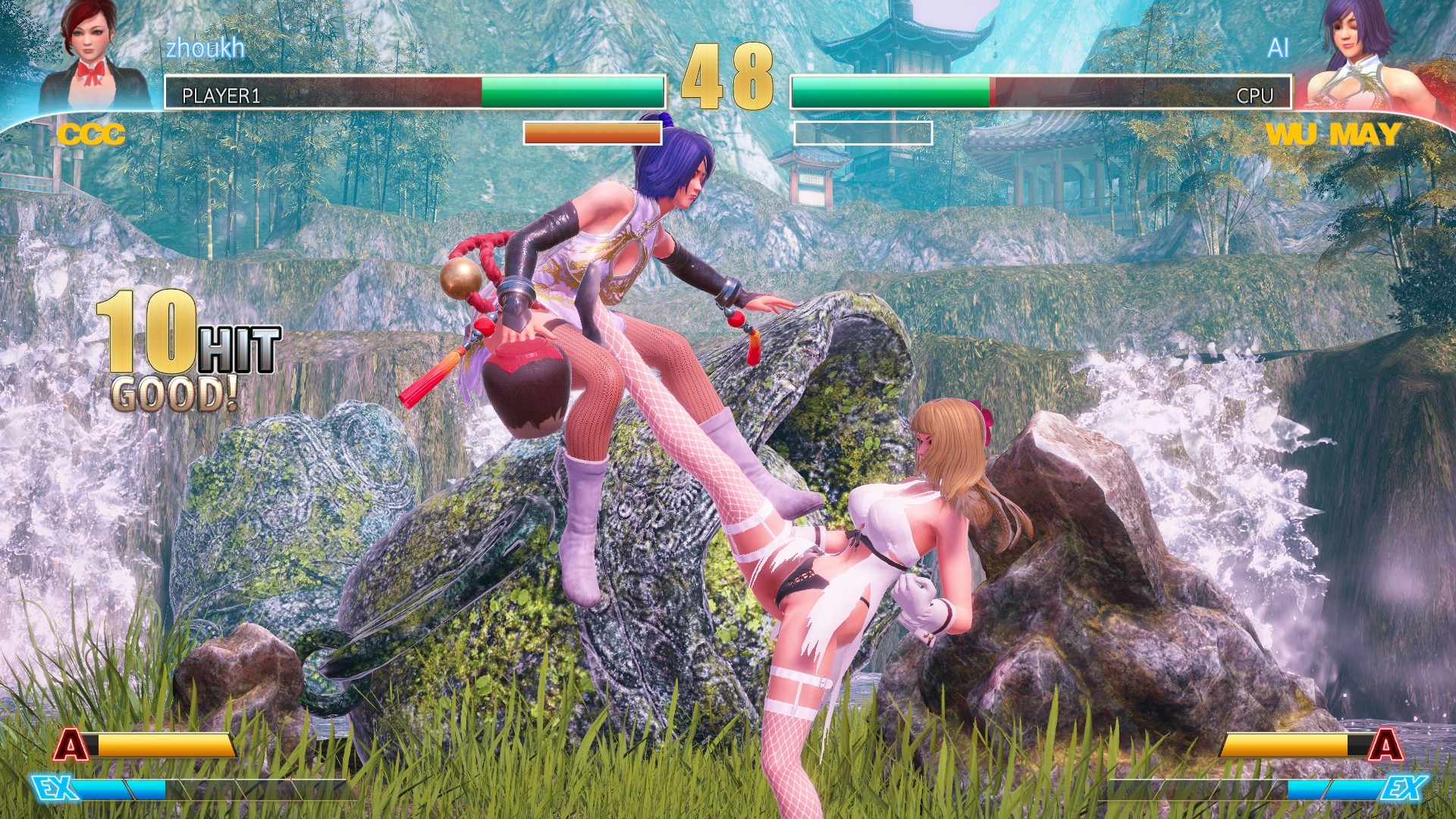Toggle Player 1's orange stun meter
Viewport: 1456px width, 819px height.
point(591,133)
